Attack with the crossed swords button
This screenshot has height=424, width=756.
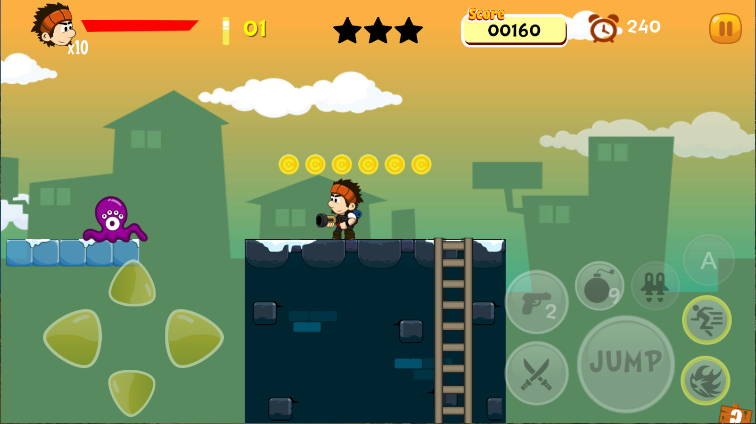536,373
